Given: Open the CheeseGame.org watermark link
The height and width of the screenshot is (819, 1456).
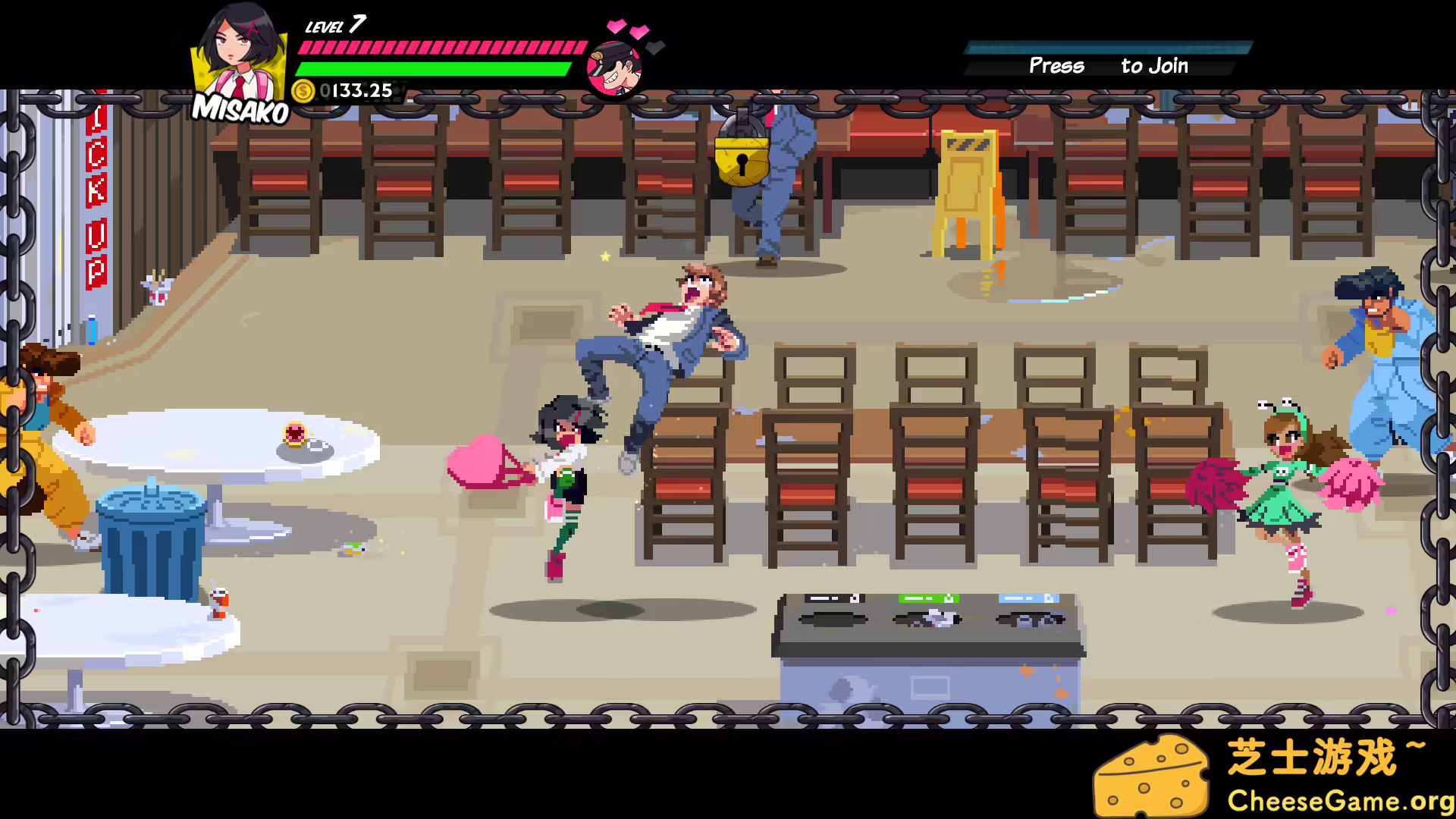Looking at the screenshot, I should point(1339,801).
